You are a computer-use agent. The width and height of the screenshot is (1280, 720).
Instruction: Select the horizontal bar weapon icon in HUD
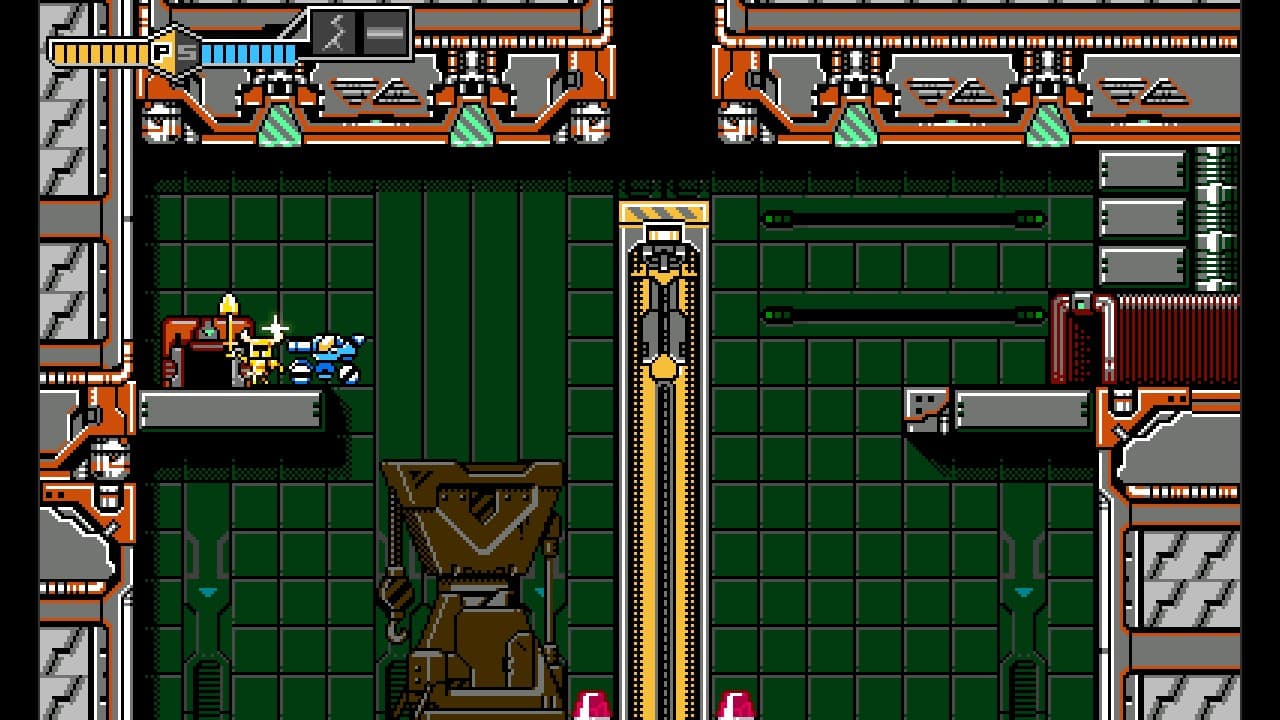385,35
